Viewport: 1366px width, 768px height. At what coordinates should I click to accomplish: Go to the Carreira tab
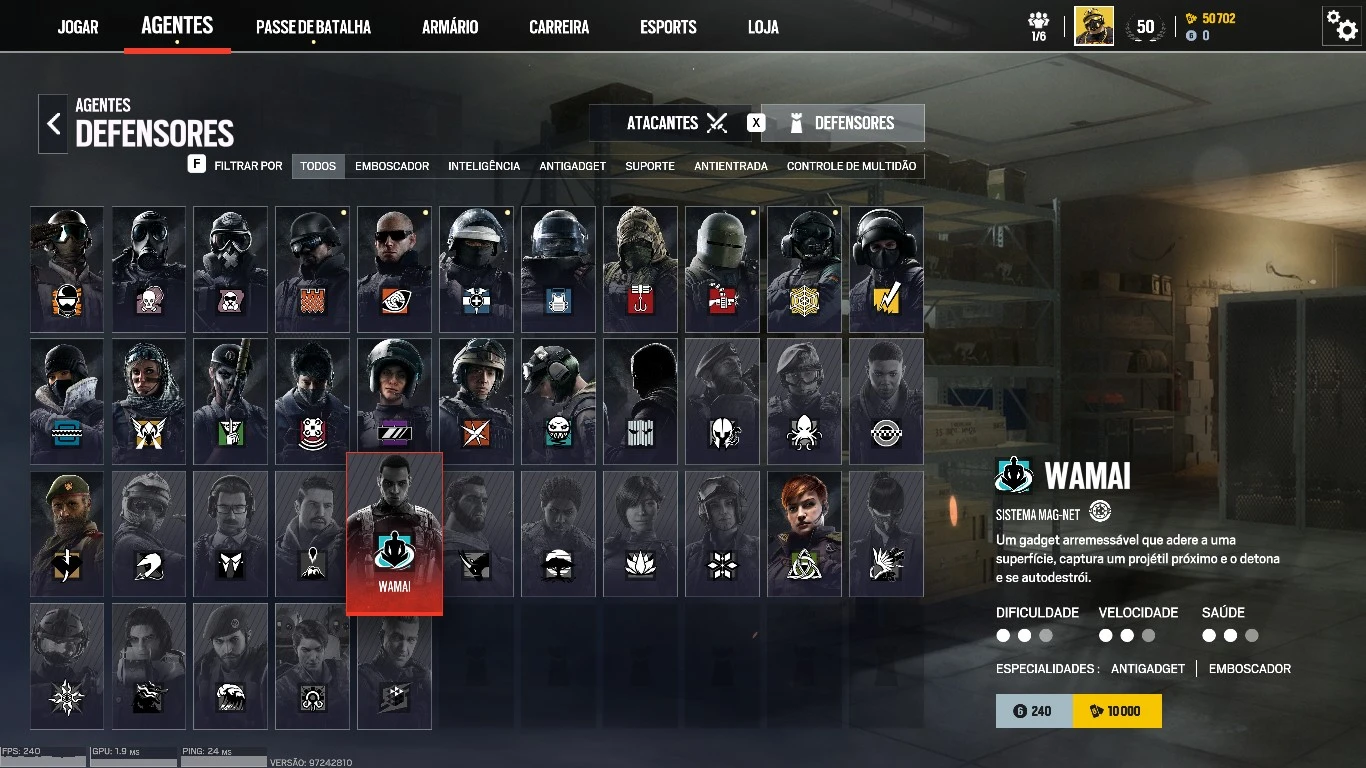559,27
